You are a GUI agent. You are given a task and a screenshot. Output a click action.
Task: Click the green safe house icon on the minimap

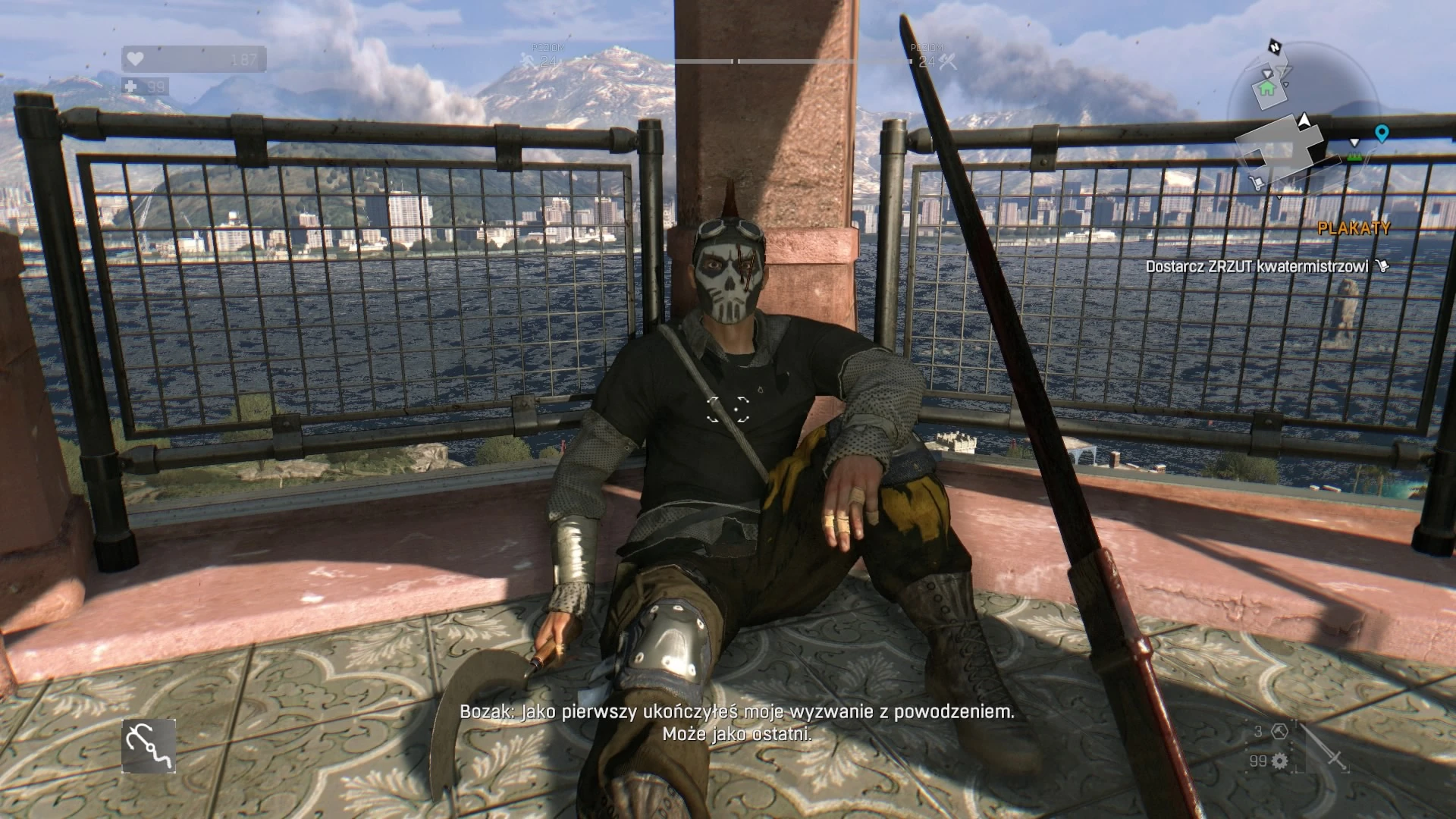pyautogui.click(x=1266, y=89)
